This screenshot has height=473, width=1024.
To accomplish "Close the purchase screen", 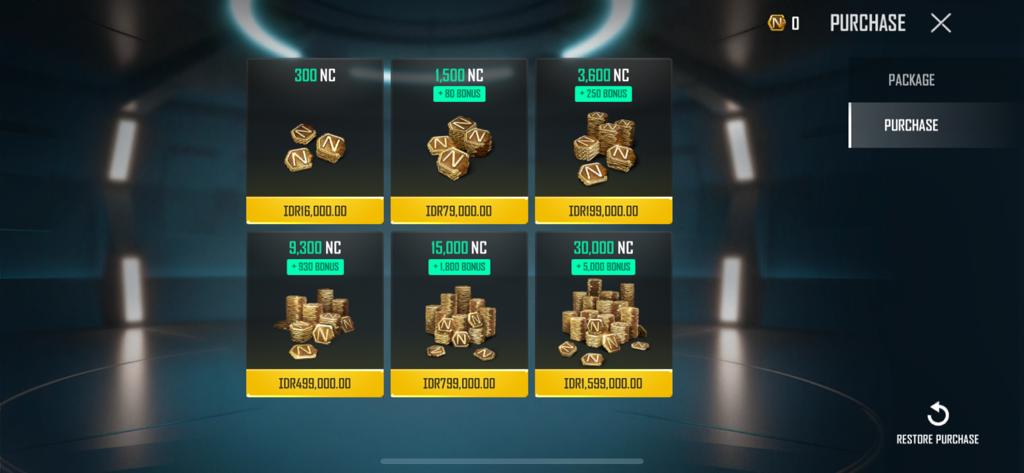I will click(940, 23).
